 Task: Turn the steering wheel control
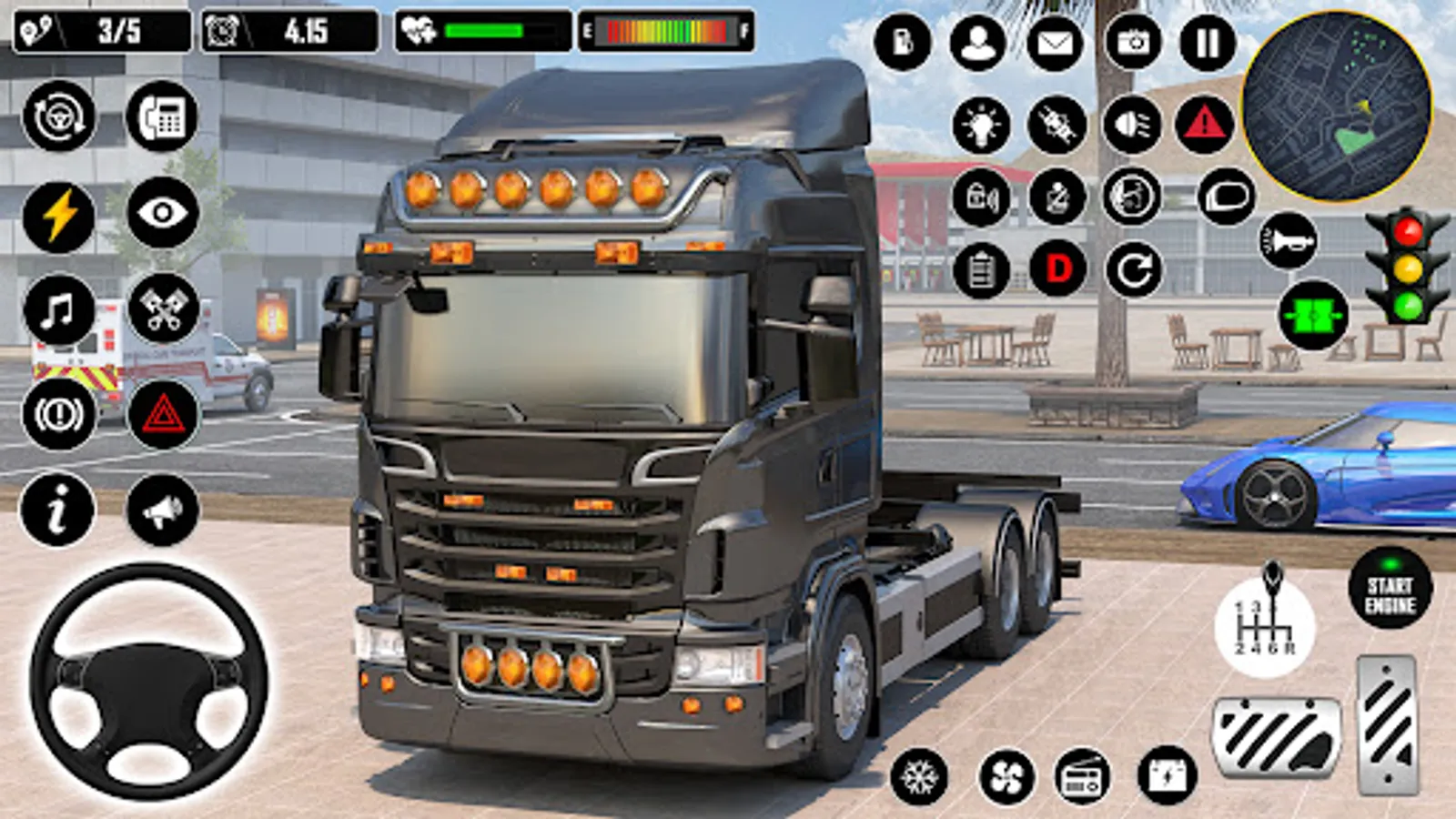tap(148, 682)
